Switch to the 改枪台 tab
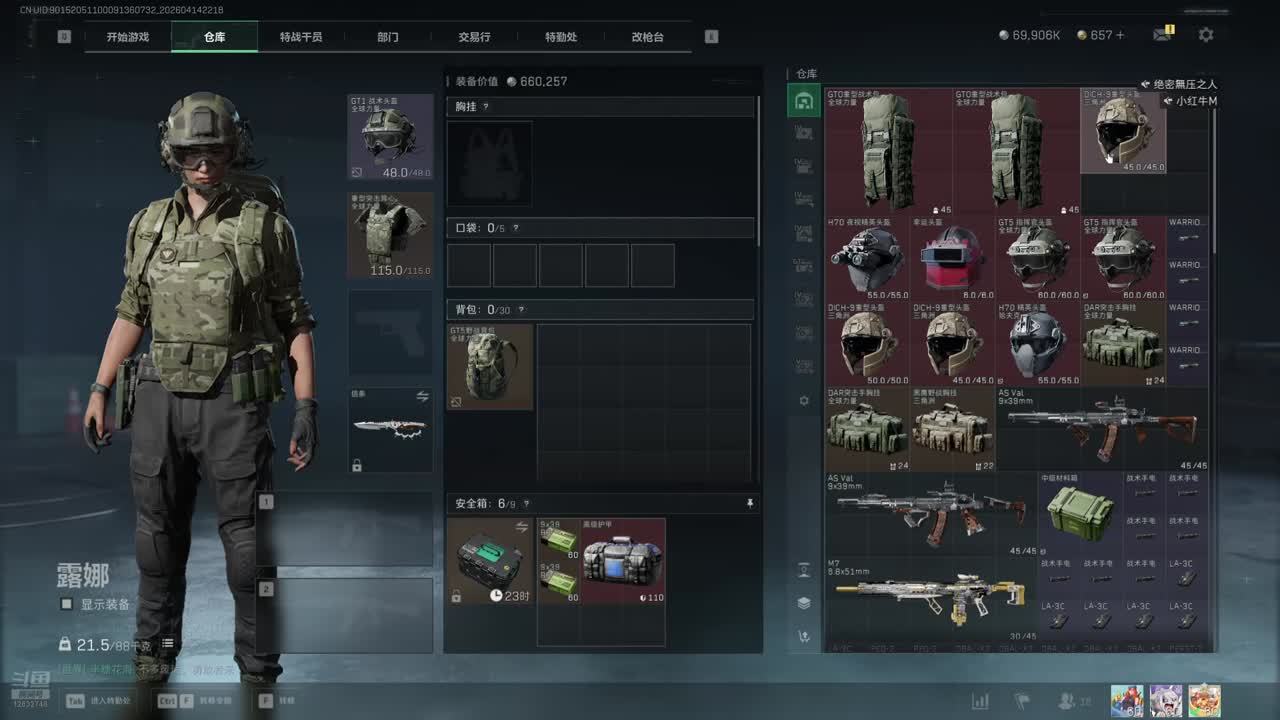 [647, 37]
